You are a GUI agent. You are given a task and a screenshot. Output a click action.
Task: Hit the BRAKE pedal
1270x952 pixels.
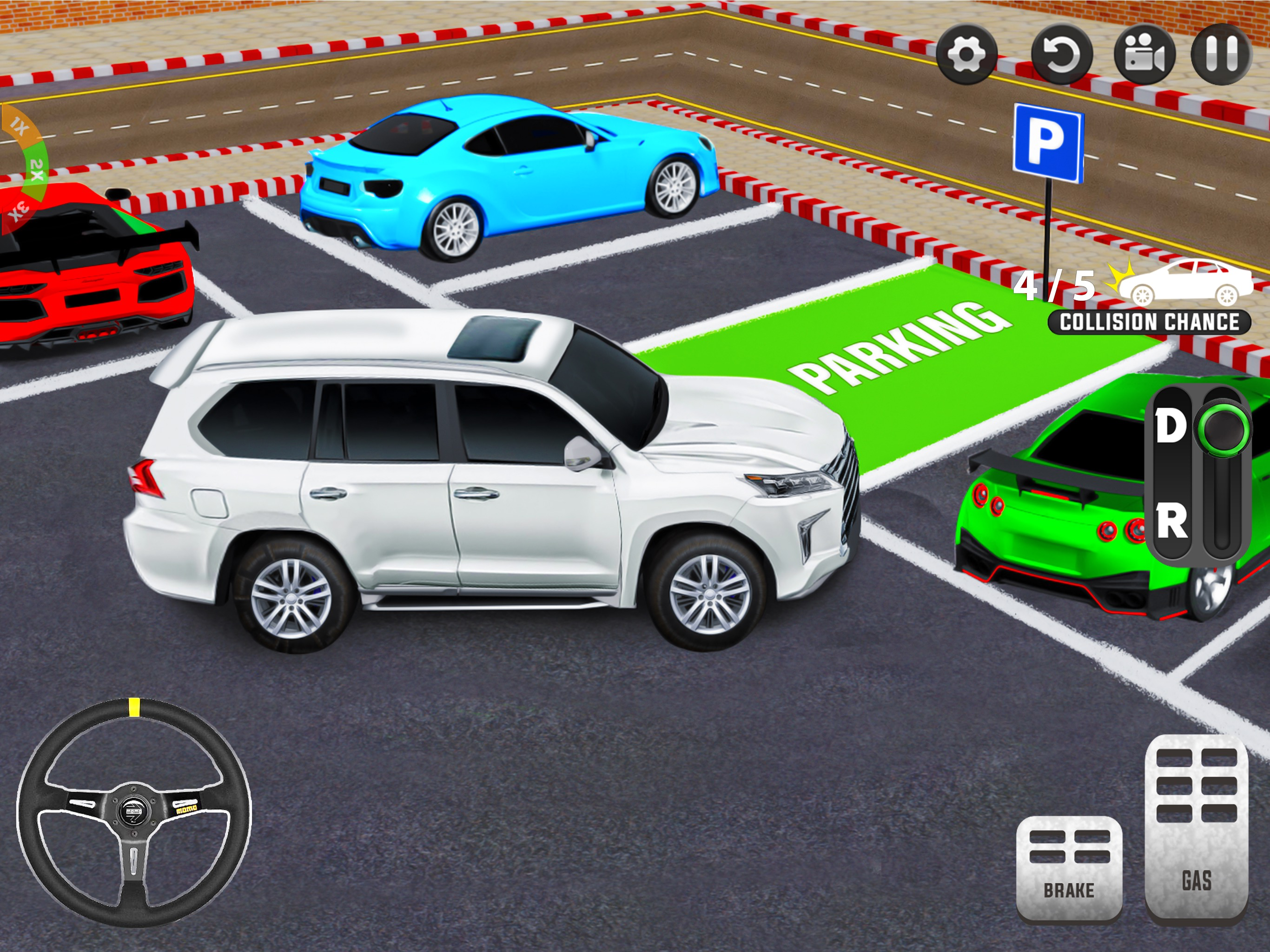coord(1069,866)
